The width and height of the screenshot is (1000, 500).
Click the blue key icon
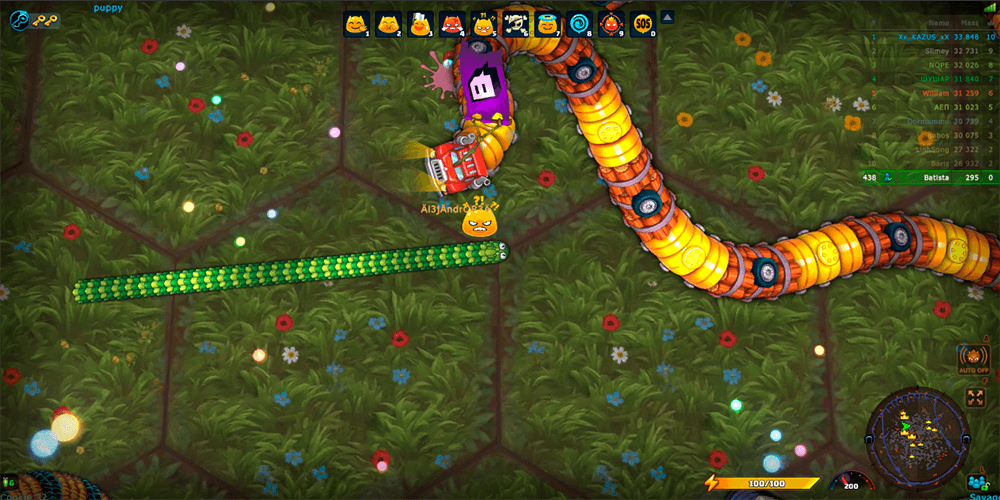[x=22, y=19]
